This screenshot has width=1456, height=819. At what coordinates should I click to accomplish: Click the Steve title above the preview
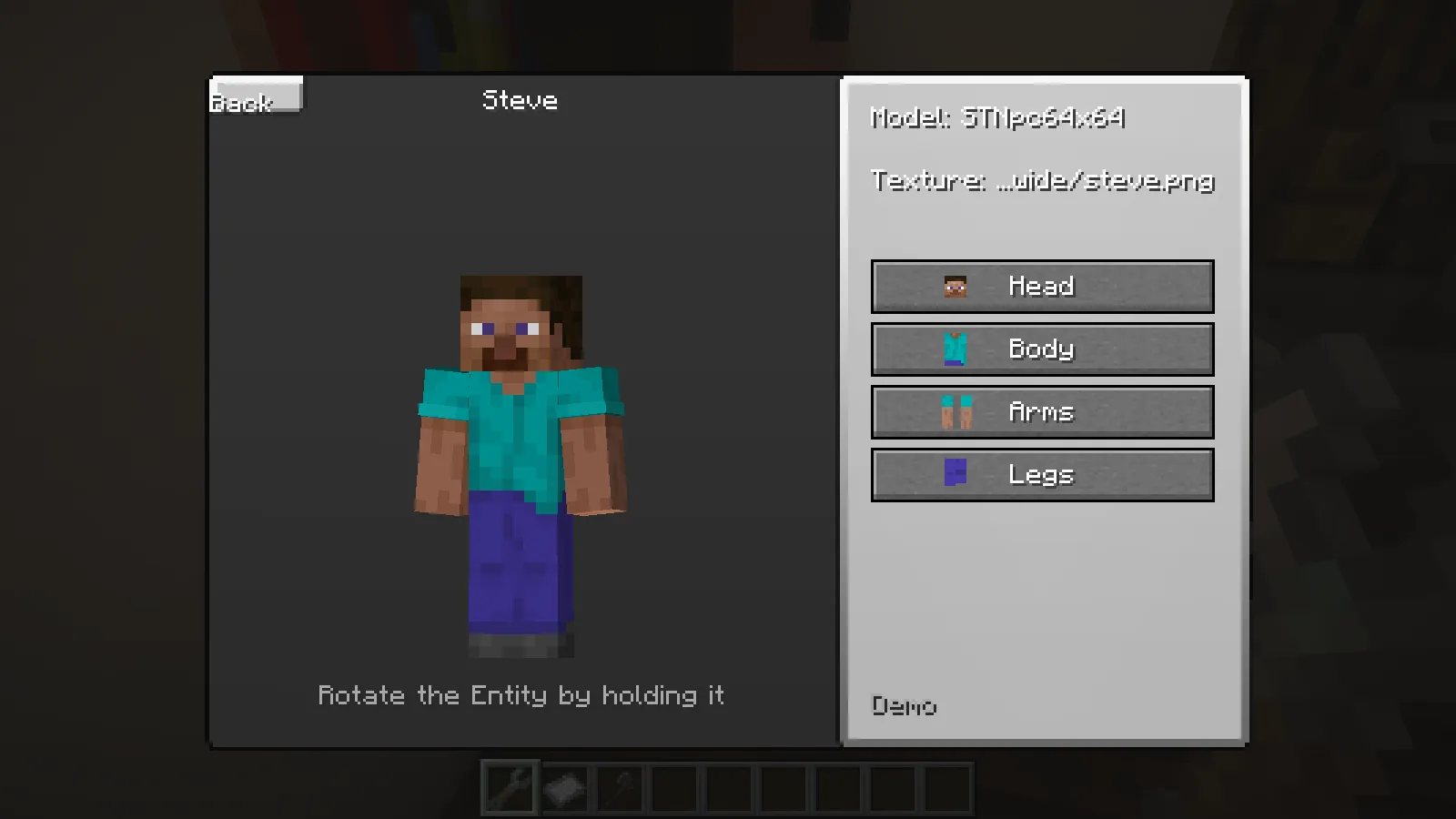[x=519, y=100]
